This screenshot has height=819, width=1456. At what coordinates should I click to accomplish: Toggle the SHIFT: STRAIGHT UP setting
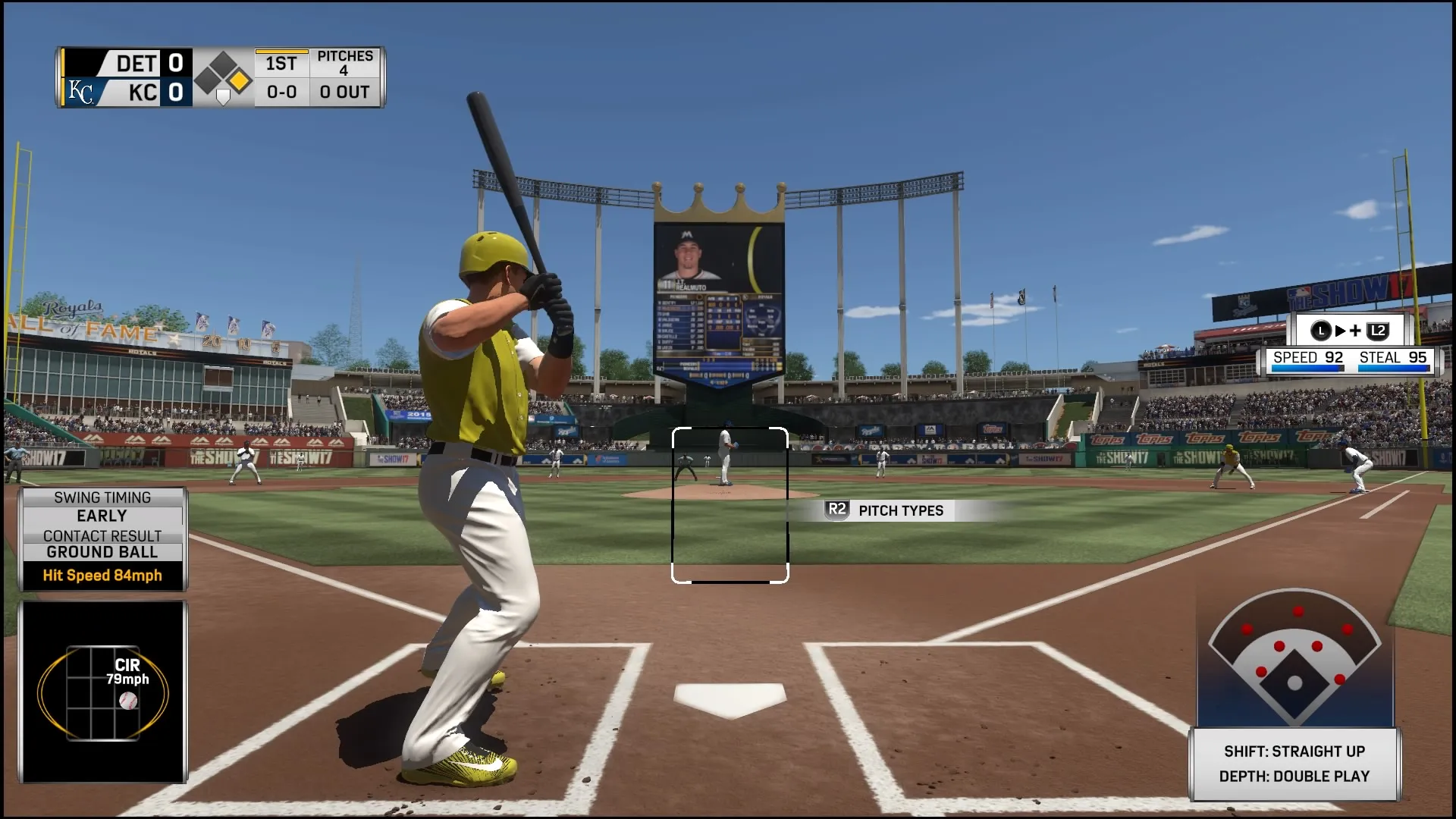pos(1294,752)
